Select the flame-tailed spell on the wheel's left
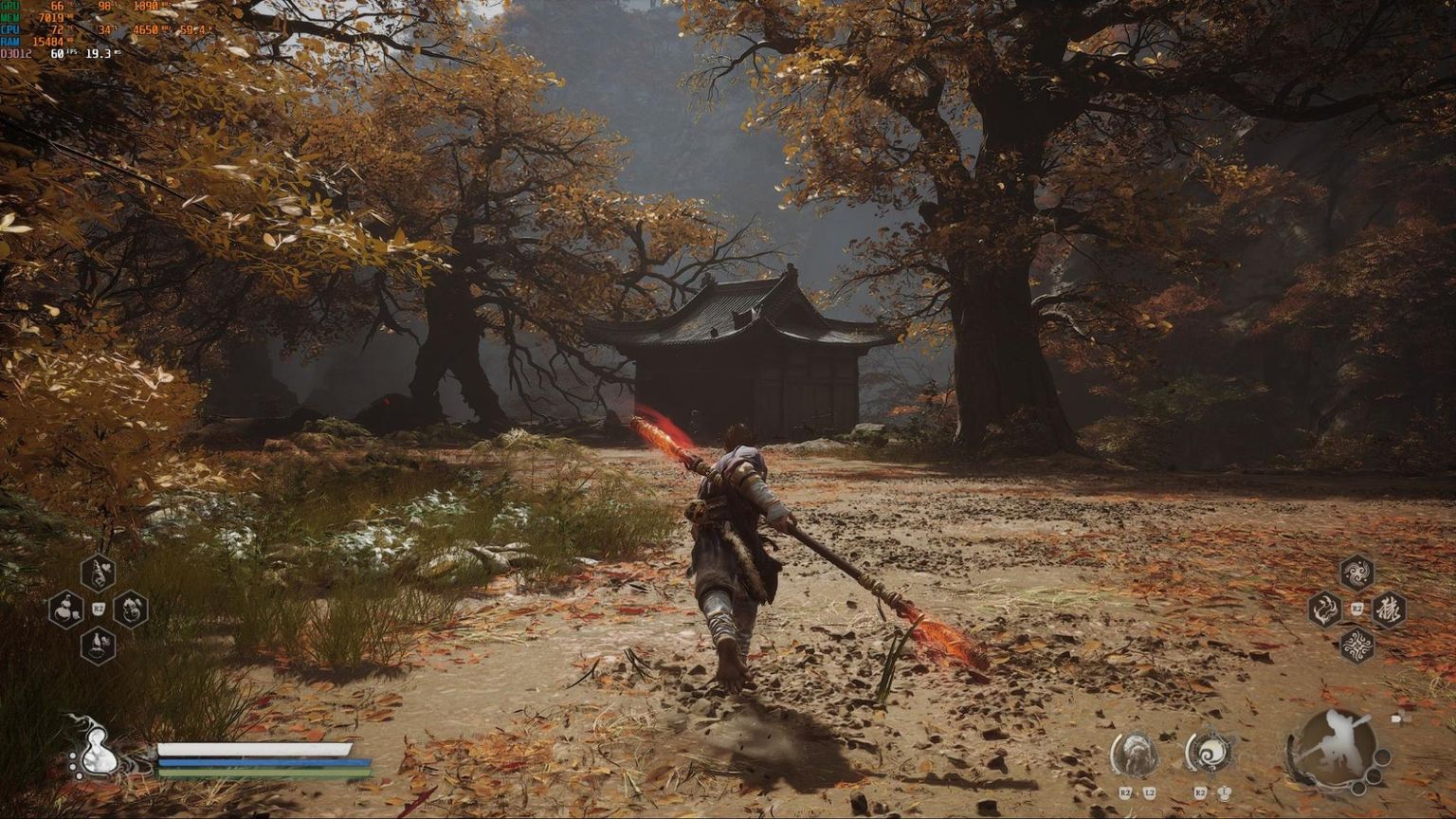 [1325, 610]
